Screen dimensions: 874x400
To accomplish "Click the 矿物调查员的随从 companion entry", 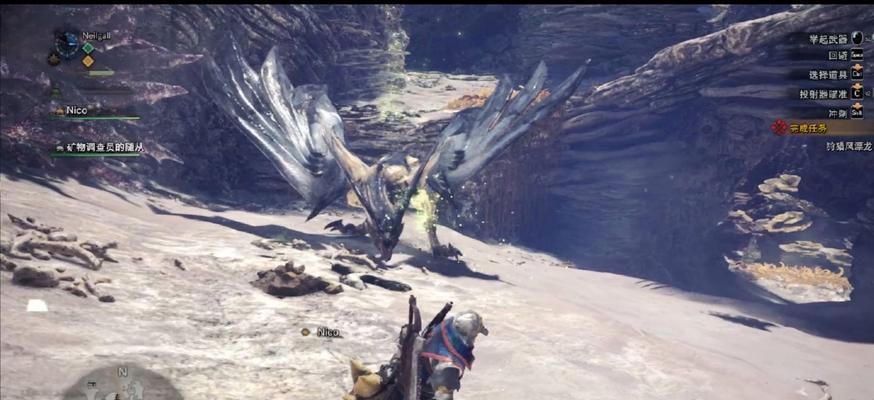I will coord(98,147).
